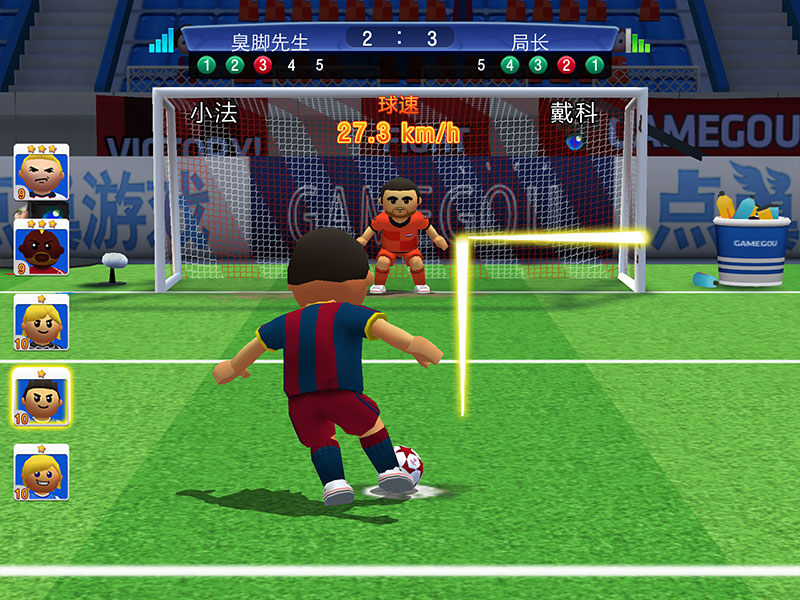Select the long-haired blond player portrait
This screenshot has height=600, width=800.
[x=41, y=322]
